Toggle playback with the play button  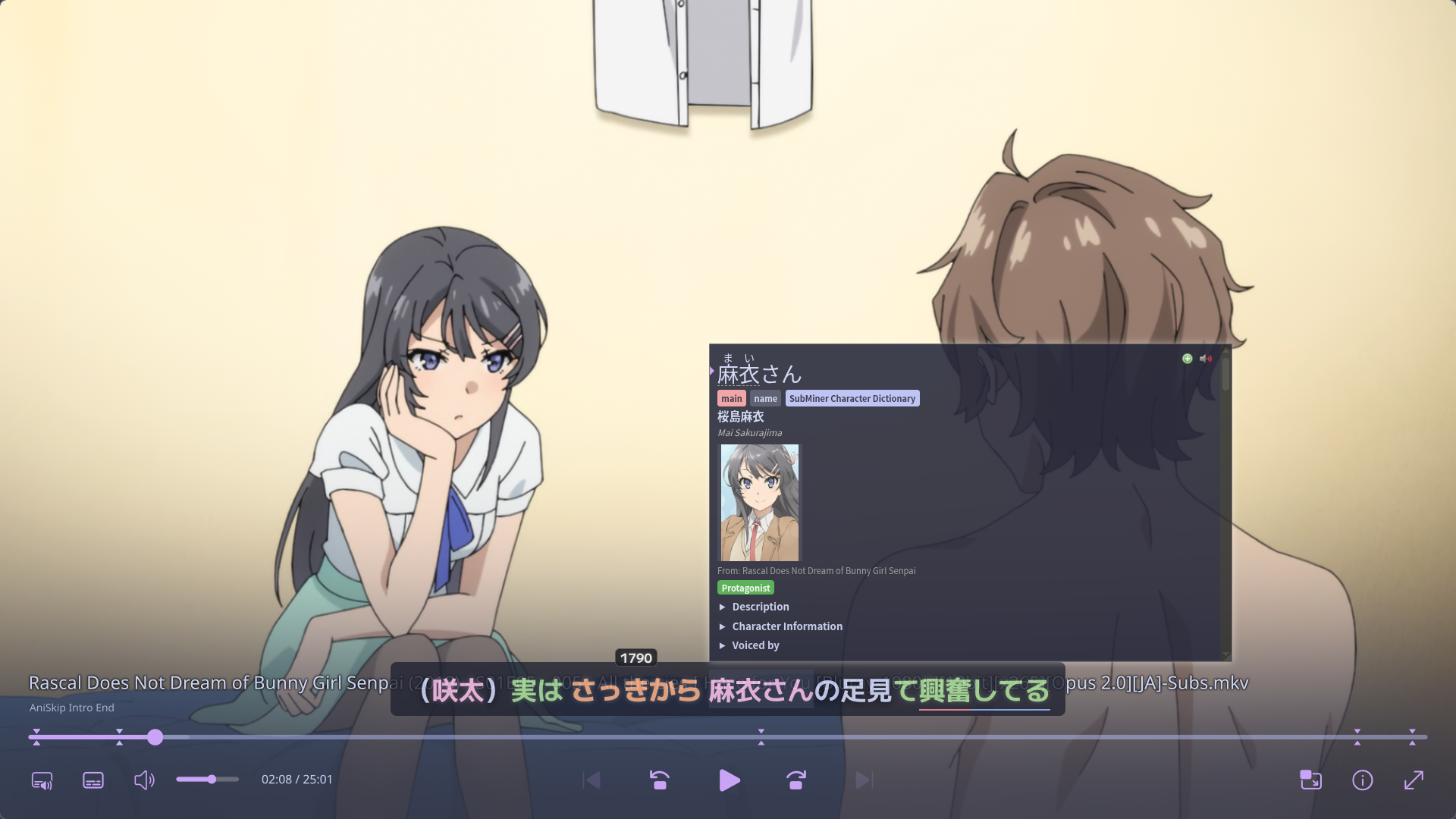click(x=729, y=780)
